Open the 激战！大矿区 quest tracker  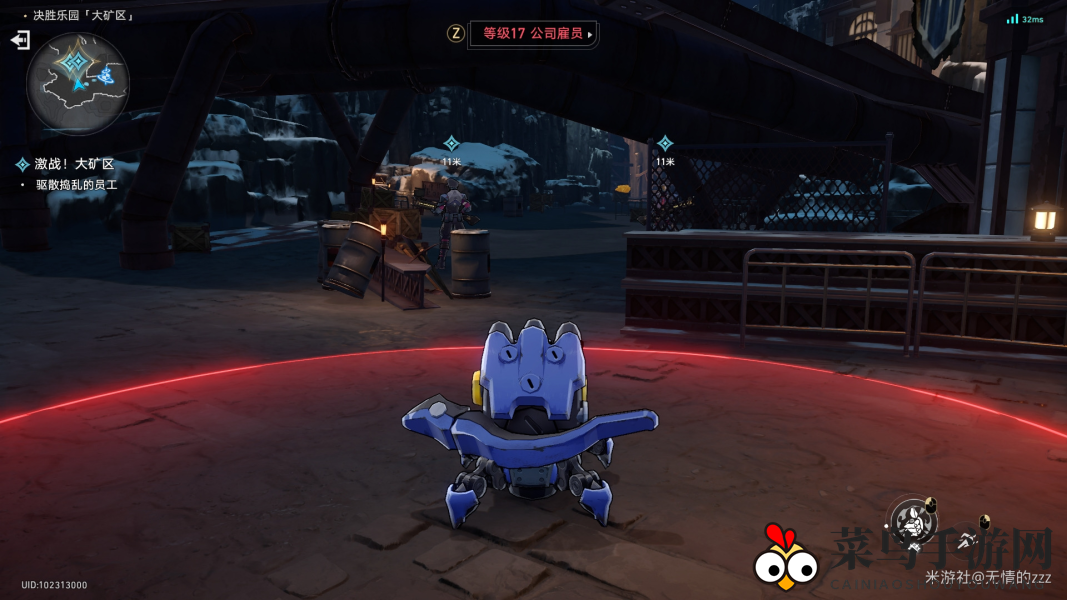point(75,164)
